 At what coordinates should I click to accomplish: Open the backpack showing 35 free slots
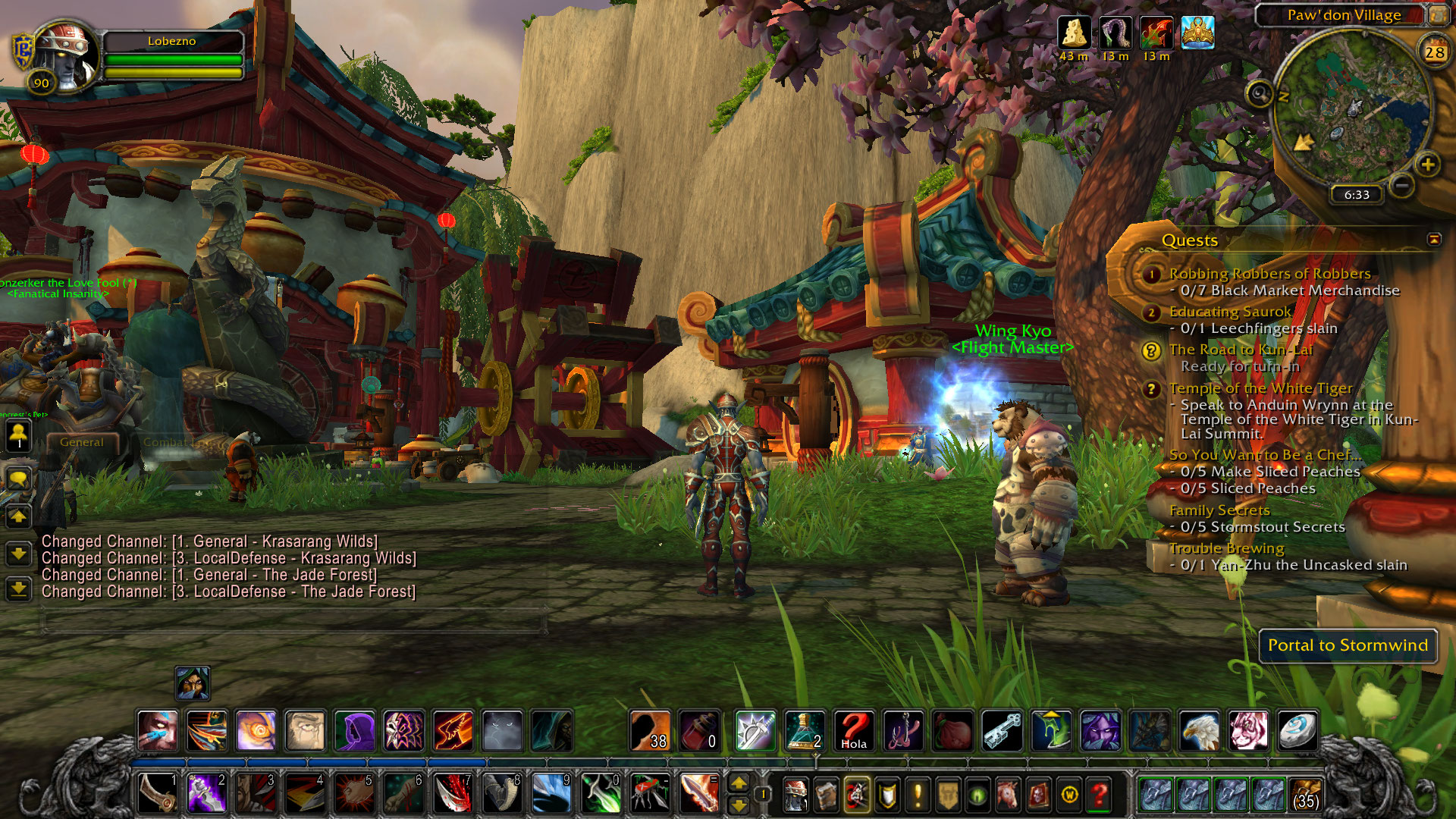[1305, 795]
